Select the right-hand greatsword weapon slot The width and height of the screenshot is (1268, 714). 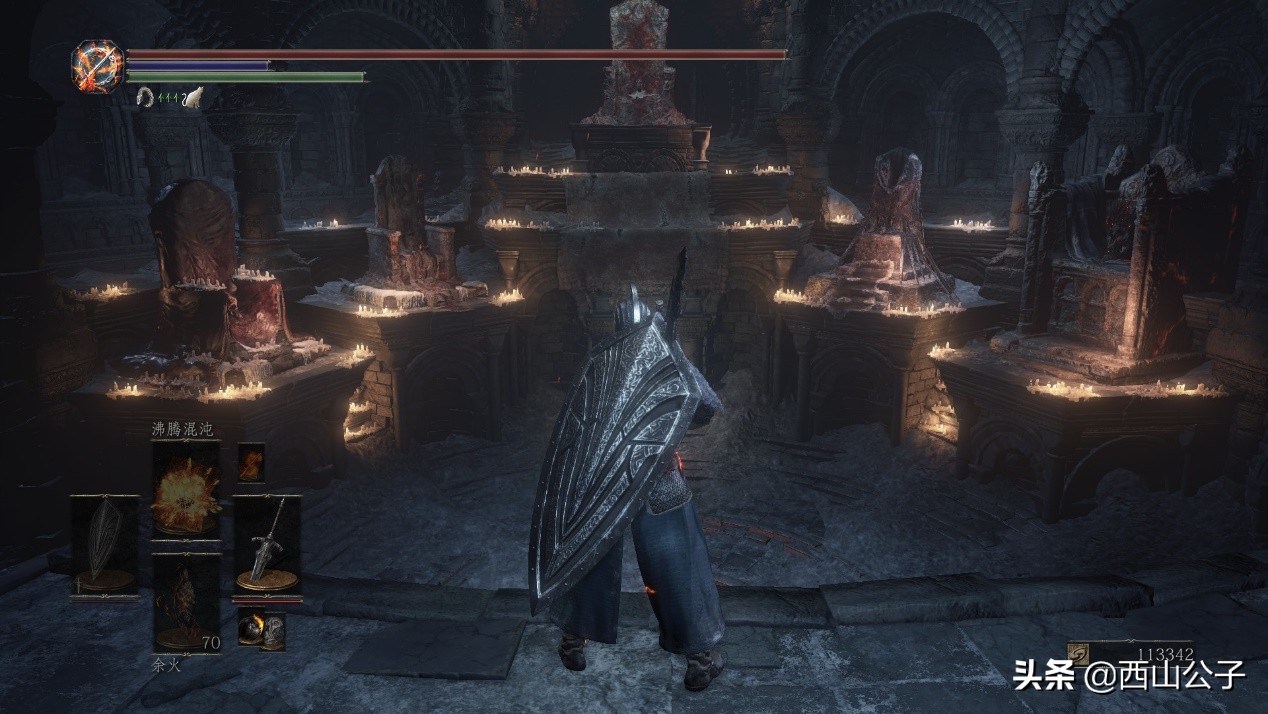pos(267,546)
